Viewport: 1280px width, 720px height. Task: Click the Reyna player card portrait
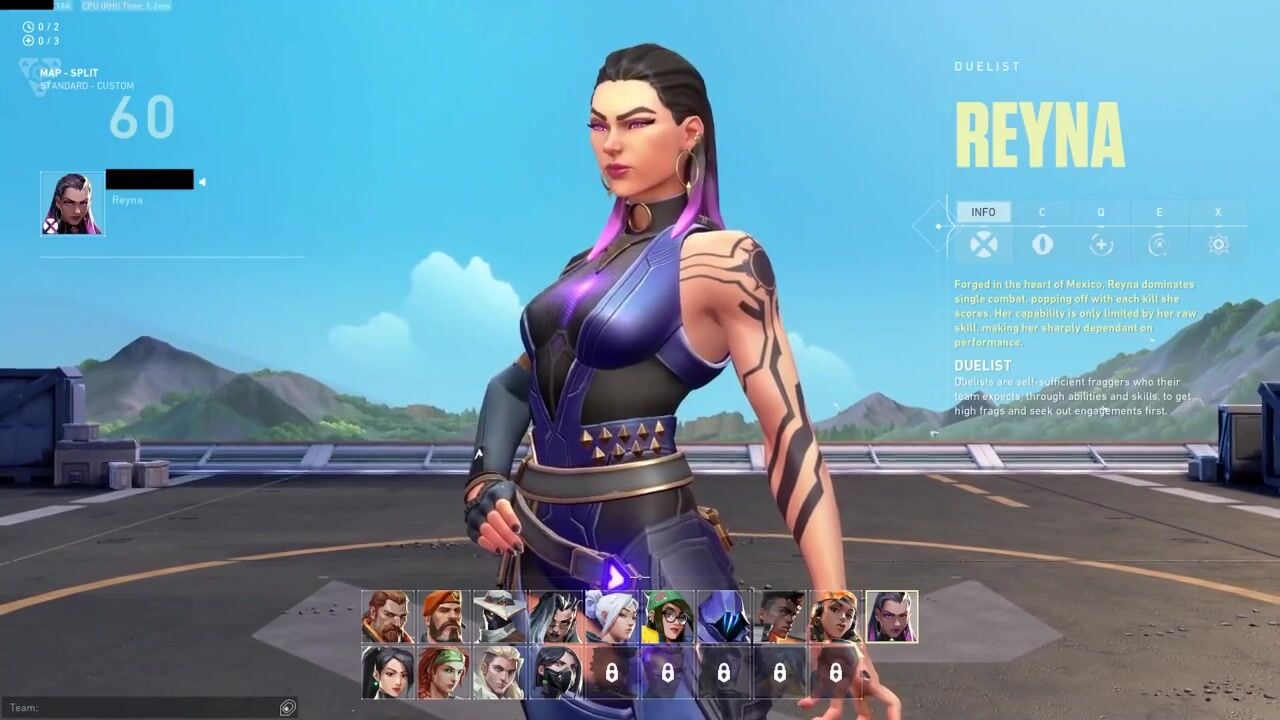click(72, 203)
